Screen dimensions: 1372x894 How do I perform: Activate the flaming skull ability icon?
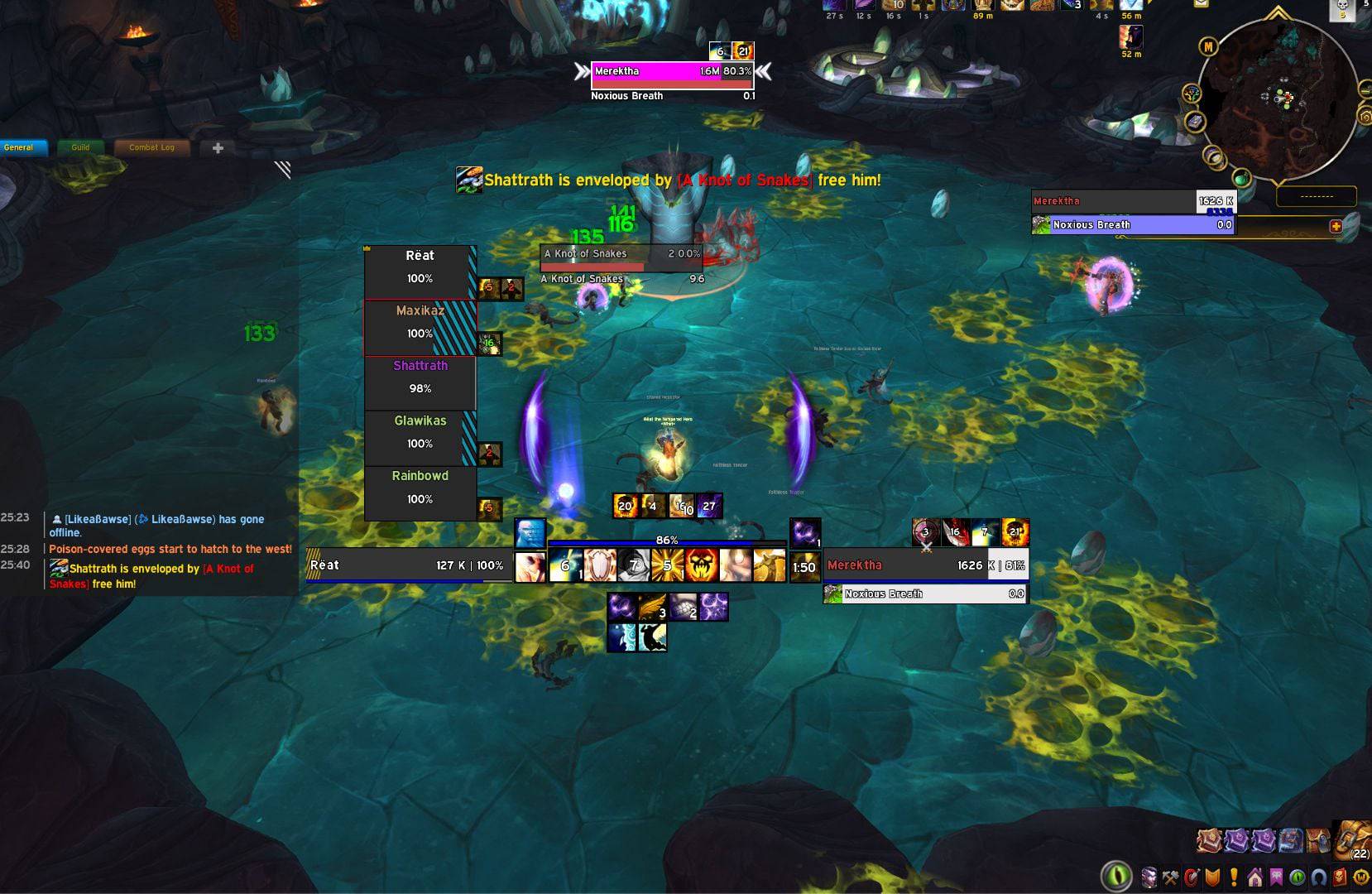(x=701, y=566)
